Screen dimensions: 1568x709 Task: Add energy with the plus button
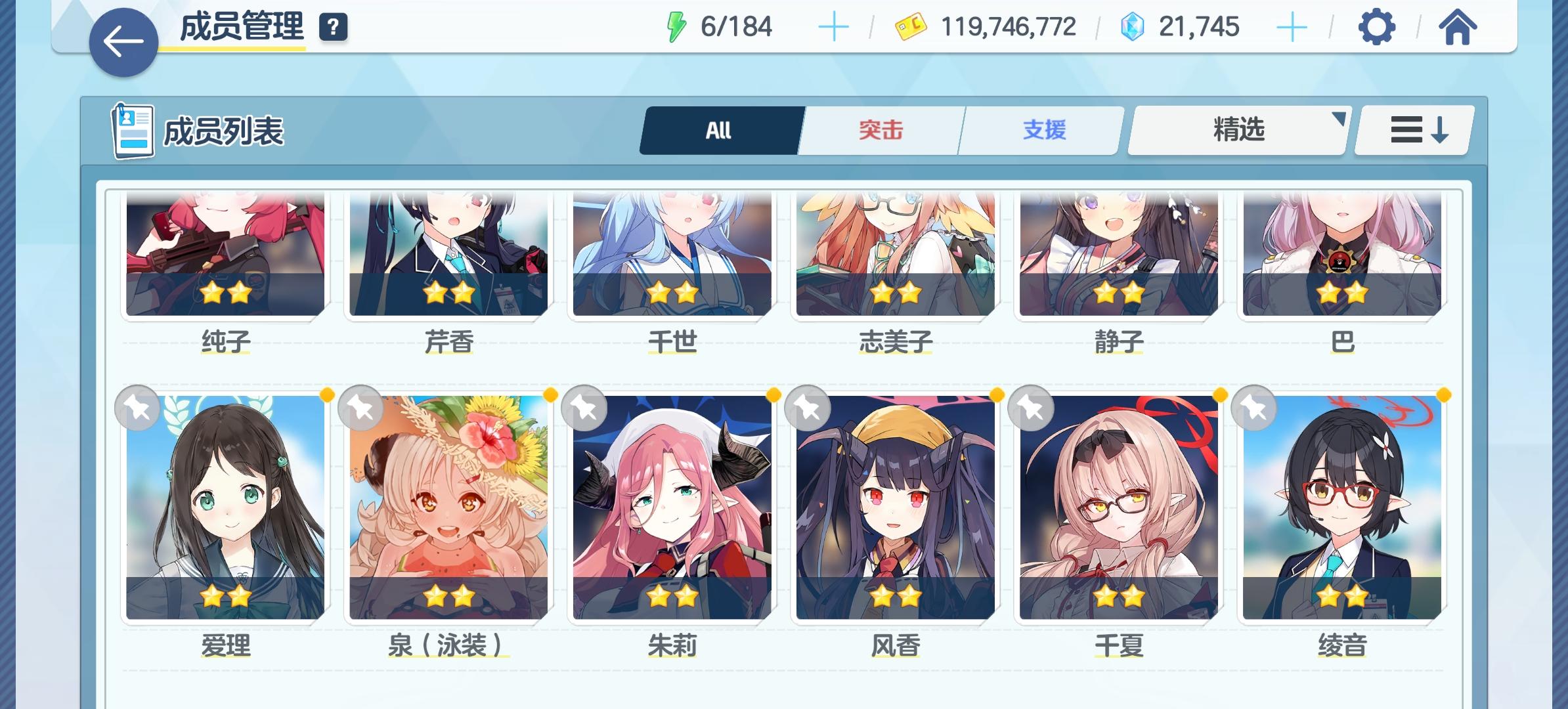click(x=833, y=26)
